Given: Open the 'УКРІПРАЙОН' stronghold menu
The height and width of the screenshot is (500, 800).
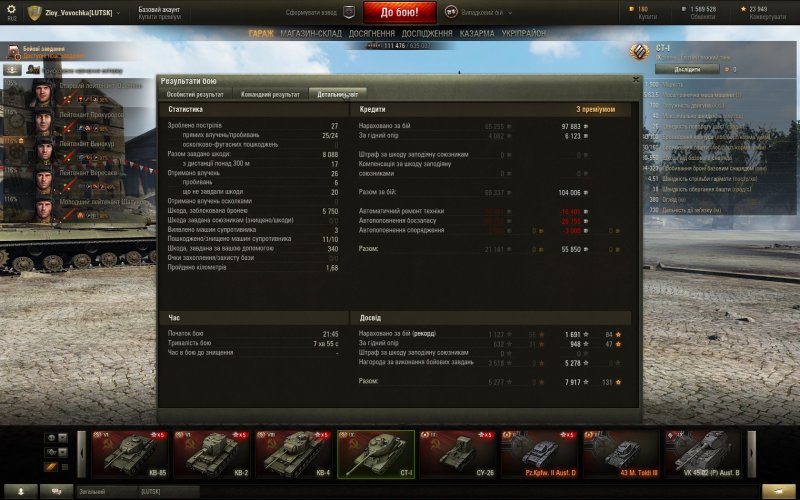Looking at the screenshot, I should pyautogui.click(x=524, y=33).
